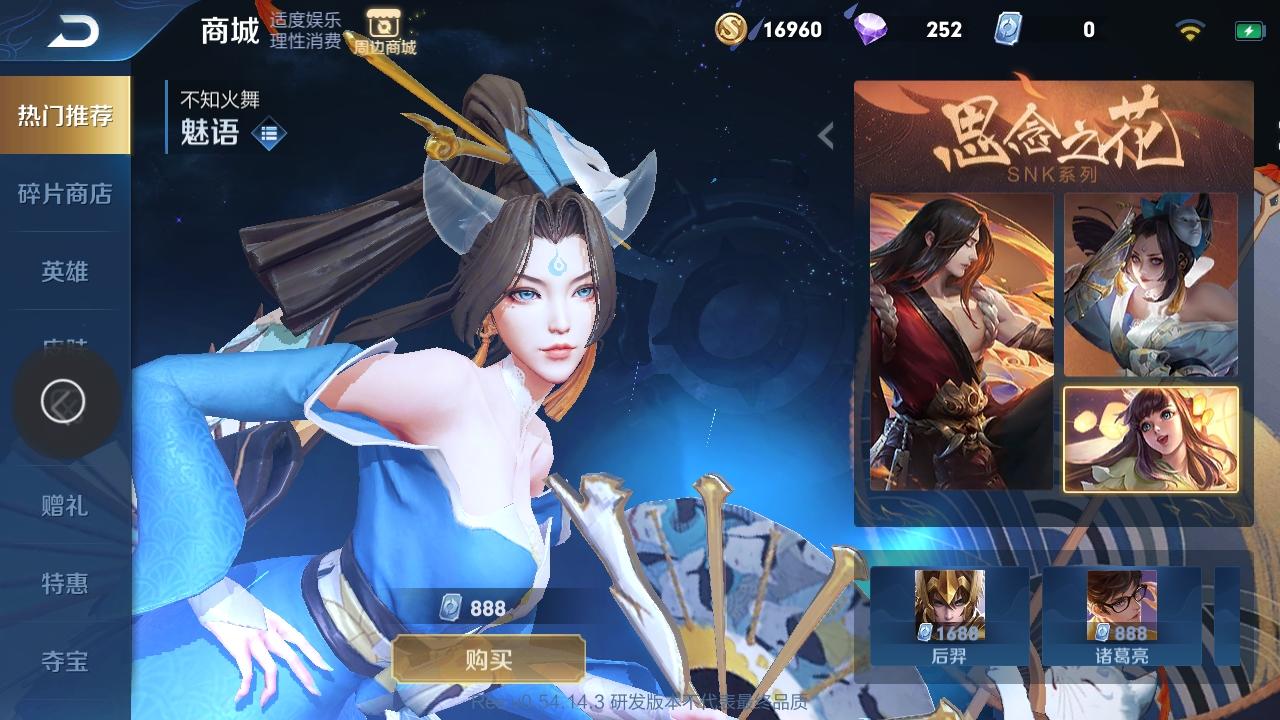Switch to the 碎片商店 sidebar tab
This screenshot has width=1280, height=720.
click(x=65, y=195)
